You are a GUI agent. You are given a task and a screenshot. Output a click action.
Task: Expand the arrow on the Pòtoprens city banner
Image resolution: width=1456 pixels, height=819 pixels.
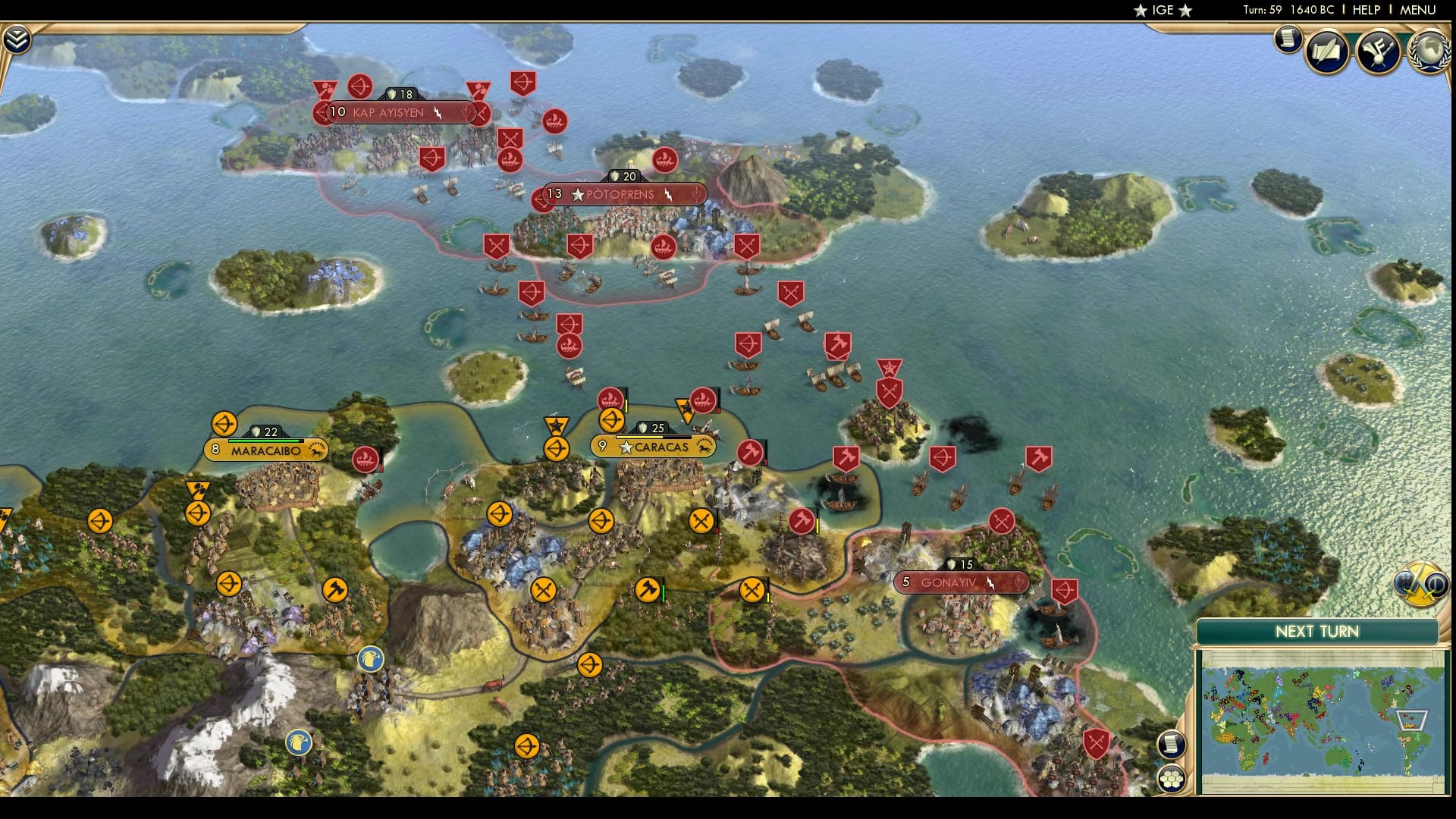695,194
